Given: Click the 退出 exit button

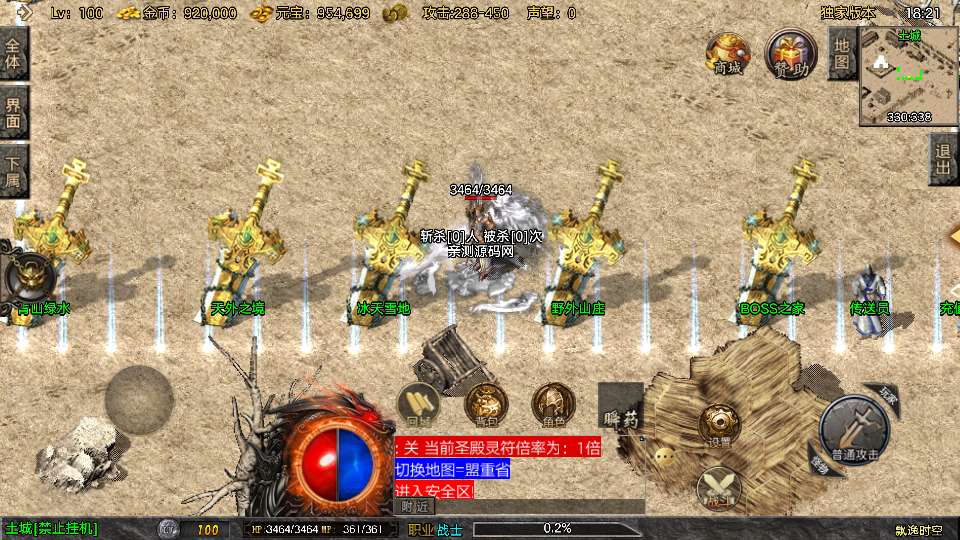Looking at the screenshot, I should click(942, 160).
